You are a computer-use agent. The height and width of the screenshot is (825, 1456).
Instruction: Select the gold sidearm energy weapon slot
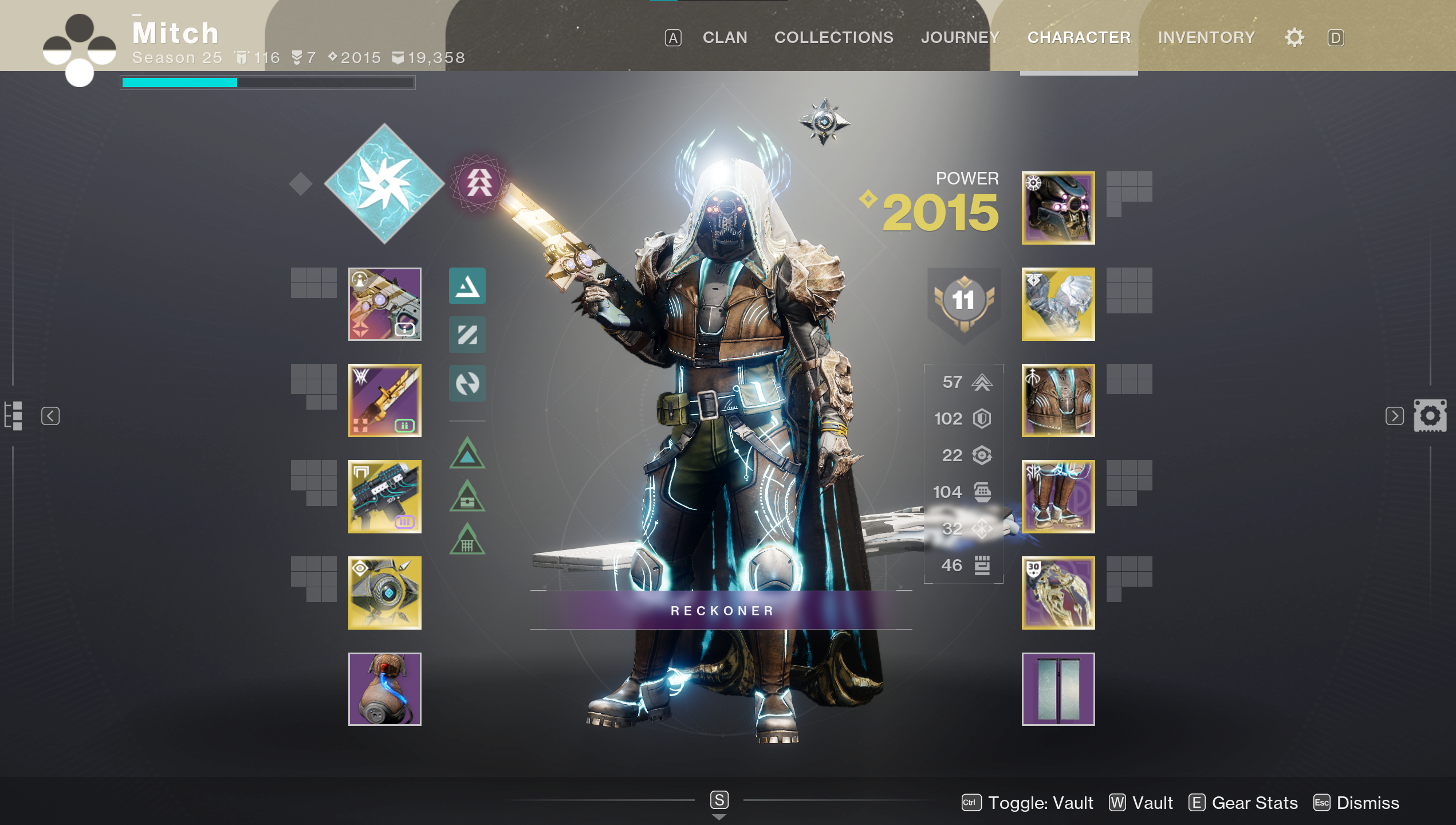click(x=384, y=400)
